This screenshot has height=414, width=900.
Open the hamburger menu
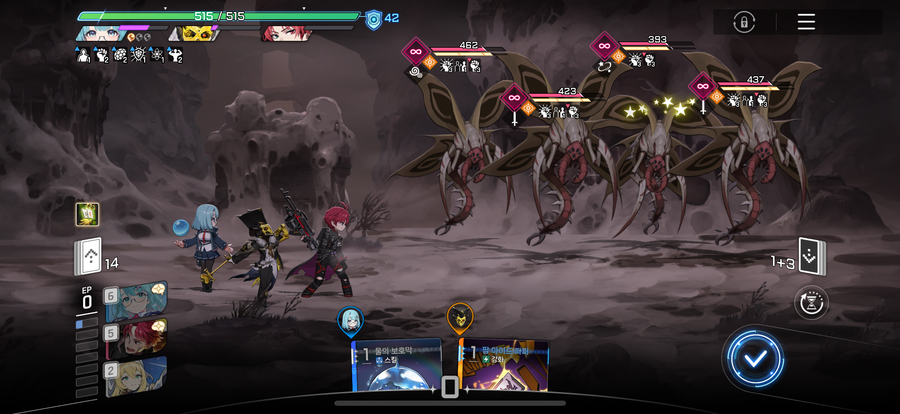coord(806,22)
